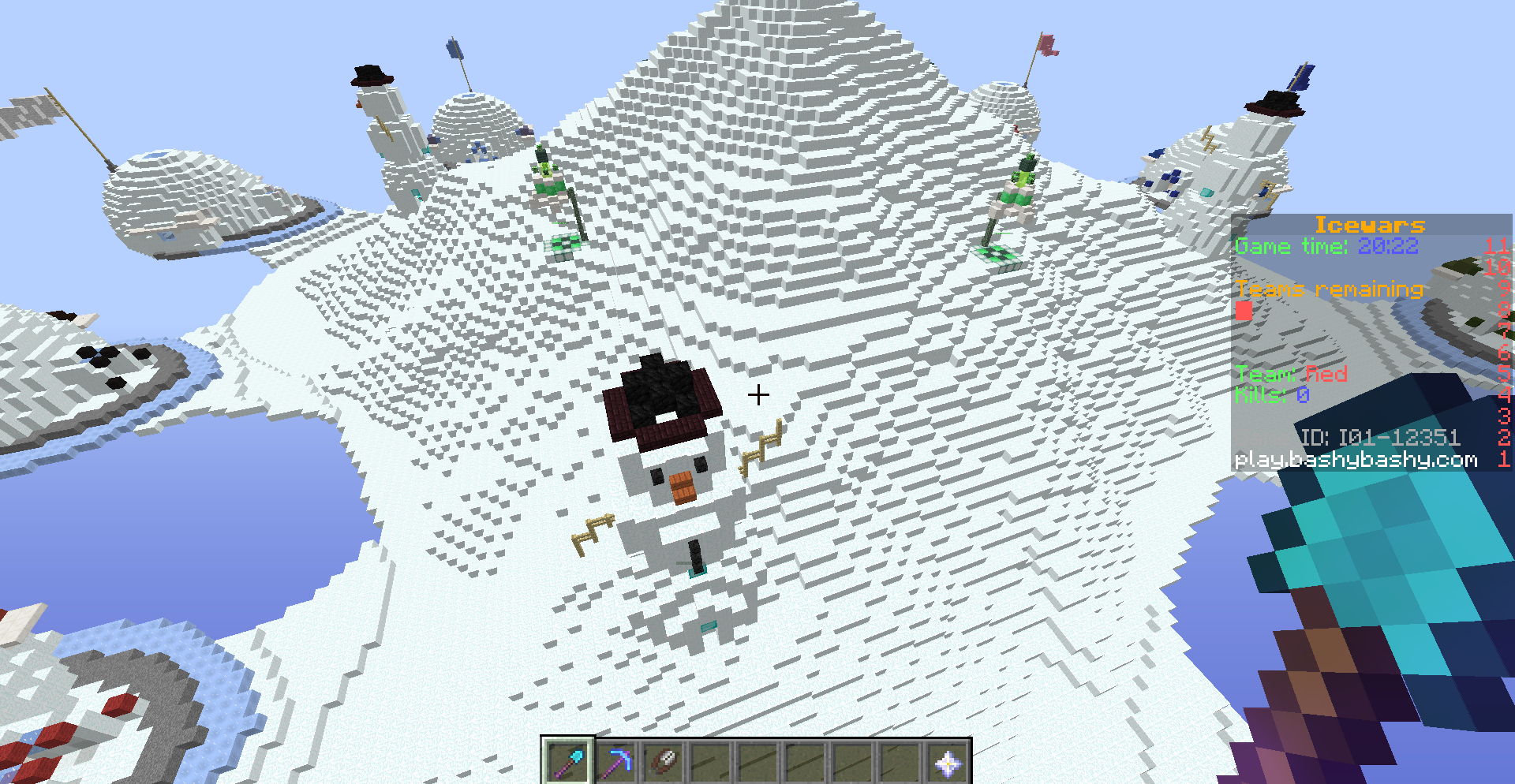Select the leather lead item slot
The image size is (1515, 784).
663,761
